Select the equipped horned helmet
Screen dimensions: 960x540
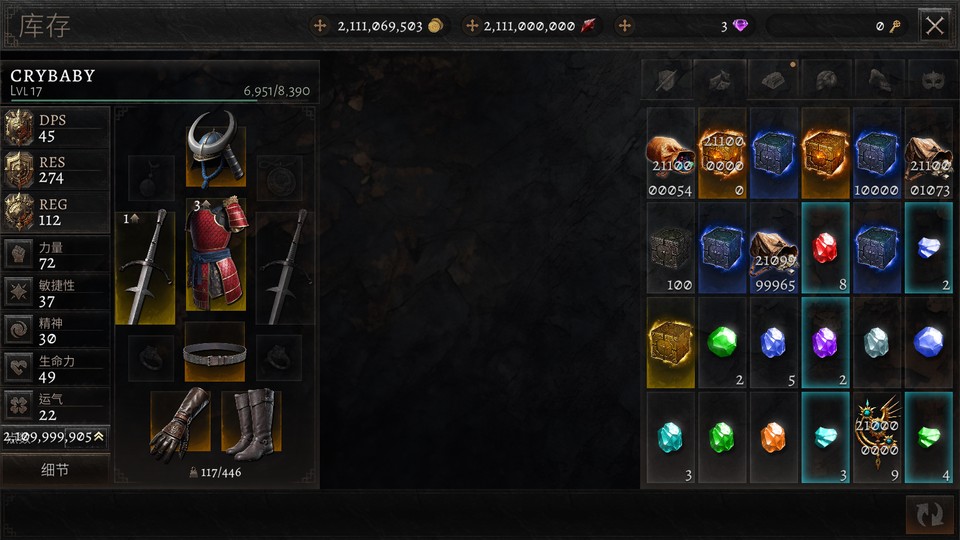(x=214, y=148)
